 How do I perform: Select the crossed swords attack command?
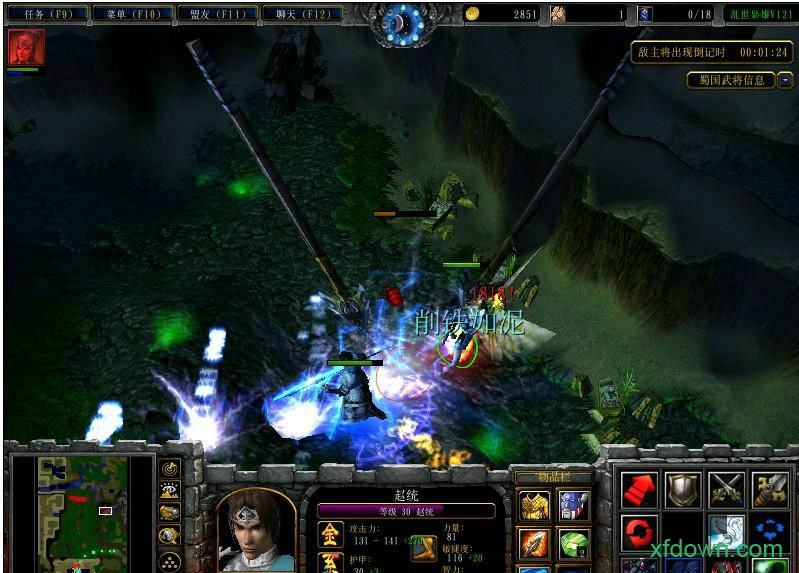coord(726,490)
